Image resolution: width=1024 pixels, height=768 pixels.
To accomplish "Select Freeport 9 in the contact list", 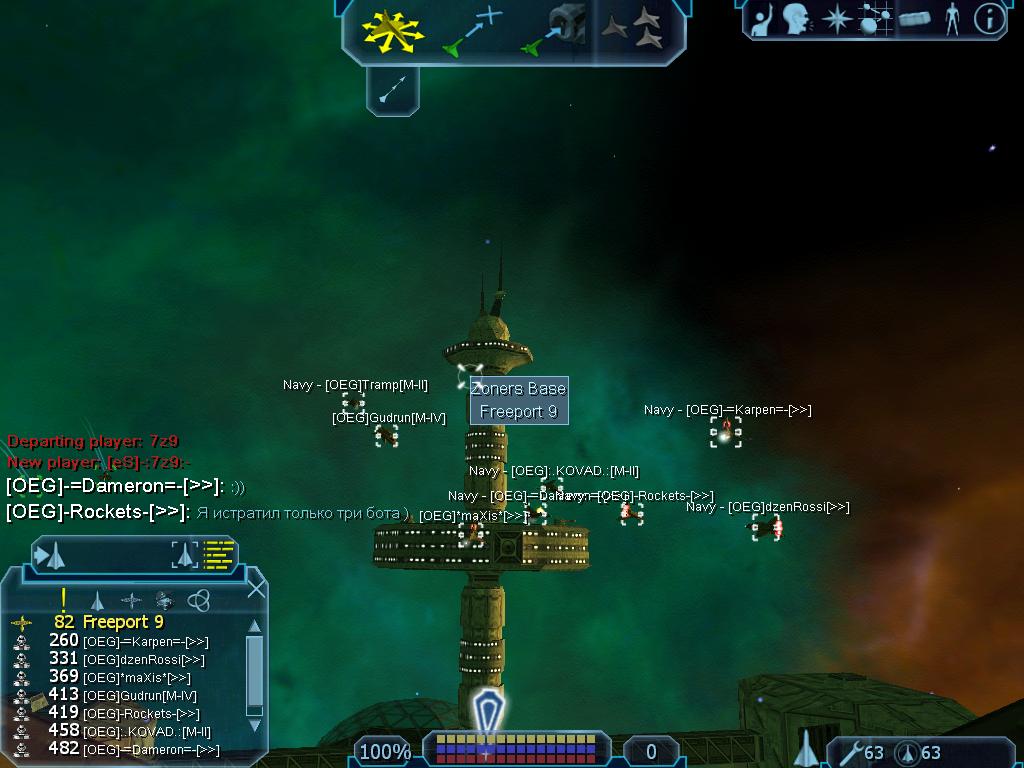I will [x=121, y=622].
